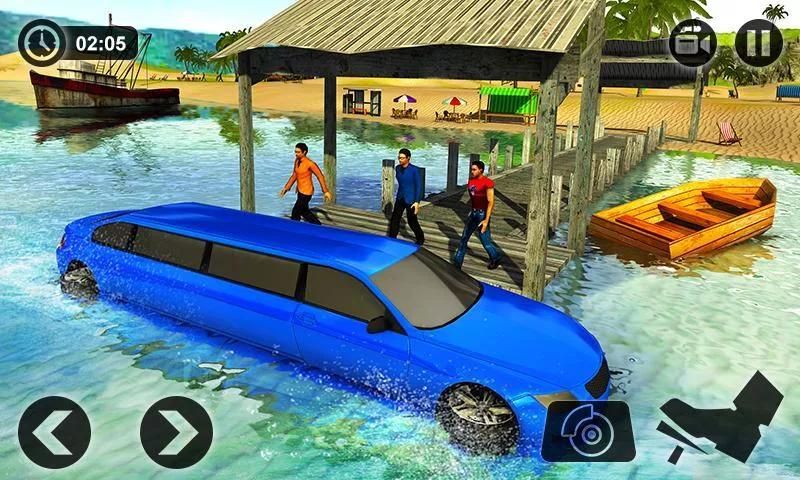
Task: Hit the accelerator pedal button
Action: tap(720, 418)
